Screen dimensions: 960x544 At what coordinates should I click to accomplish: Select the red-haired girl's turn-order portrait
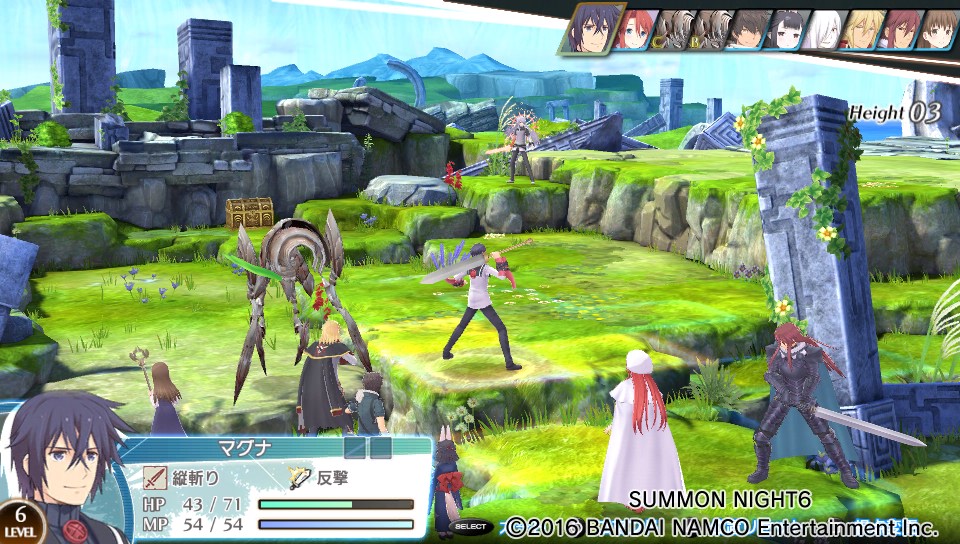pyautogui.click(x=633, y=30)
